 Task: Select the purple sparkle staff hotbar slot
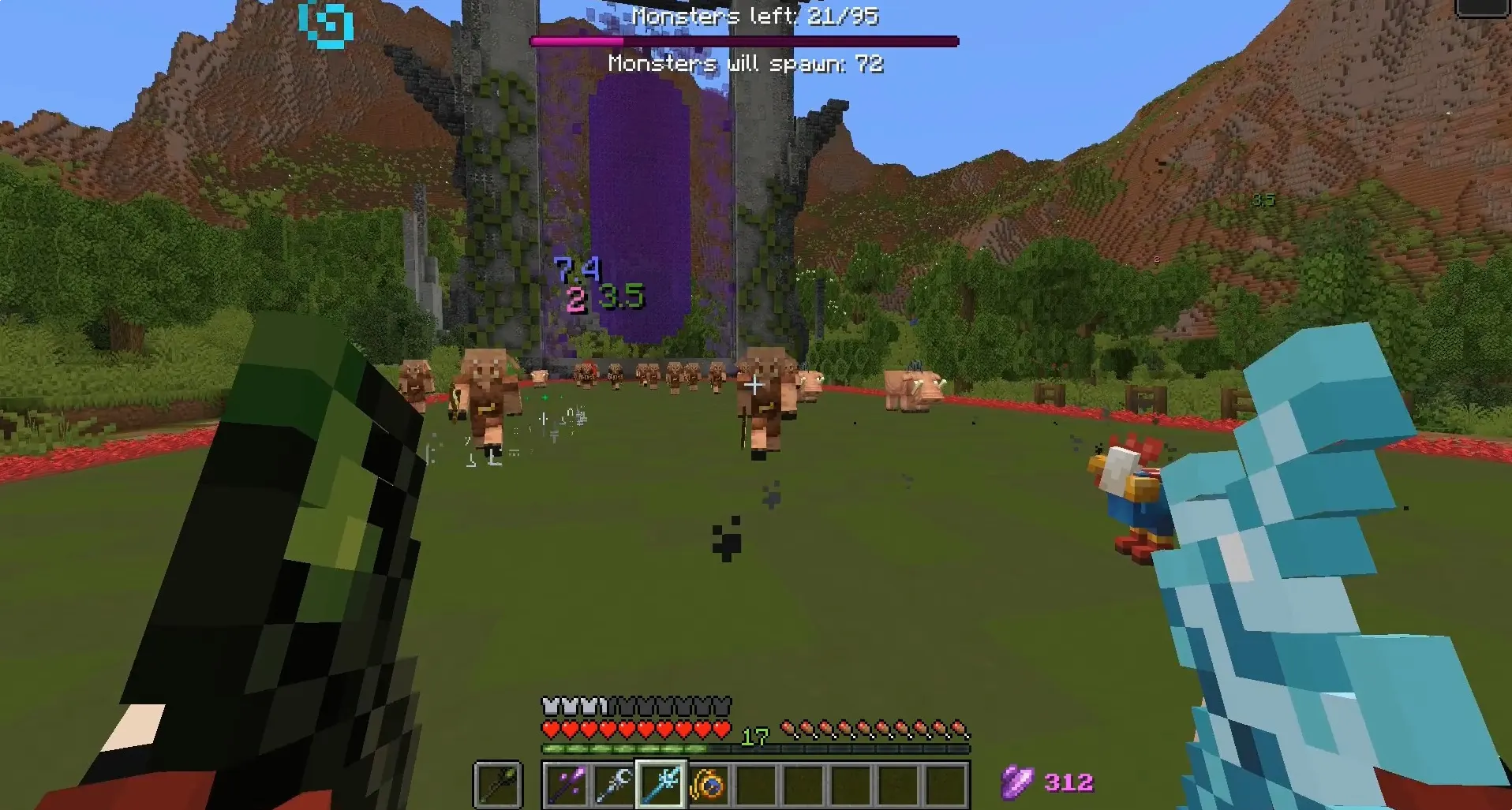(x=566, y=784)
